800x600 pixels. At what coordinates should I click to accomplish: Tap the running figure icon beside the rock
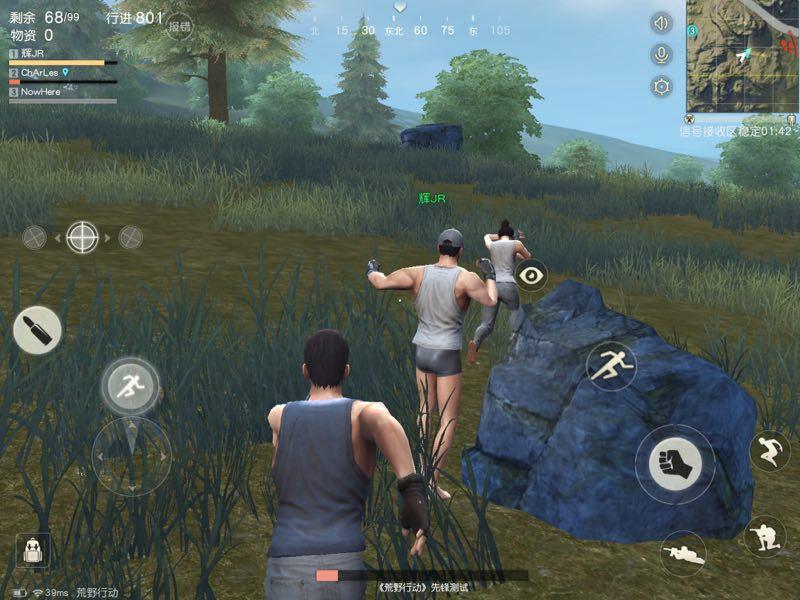611,366
